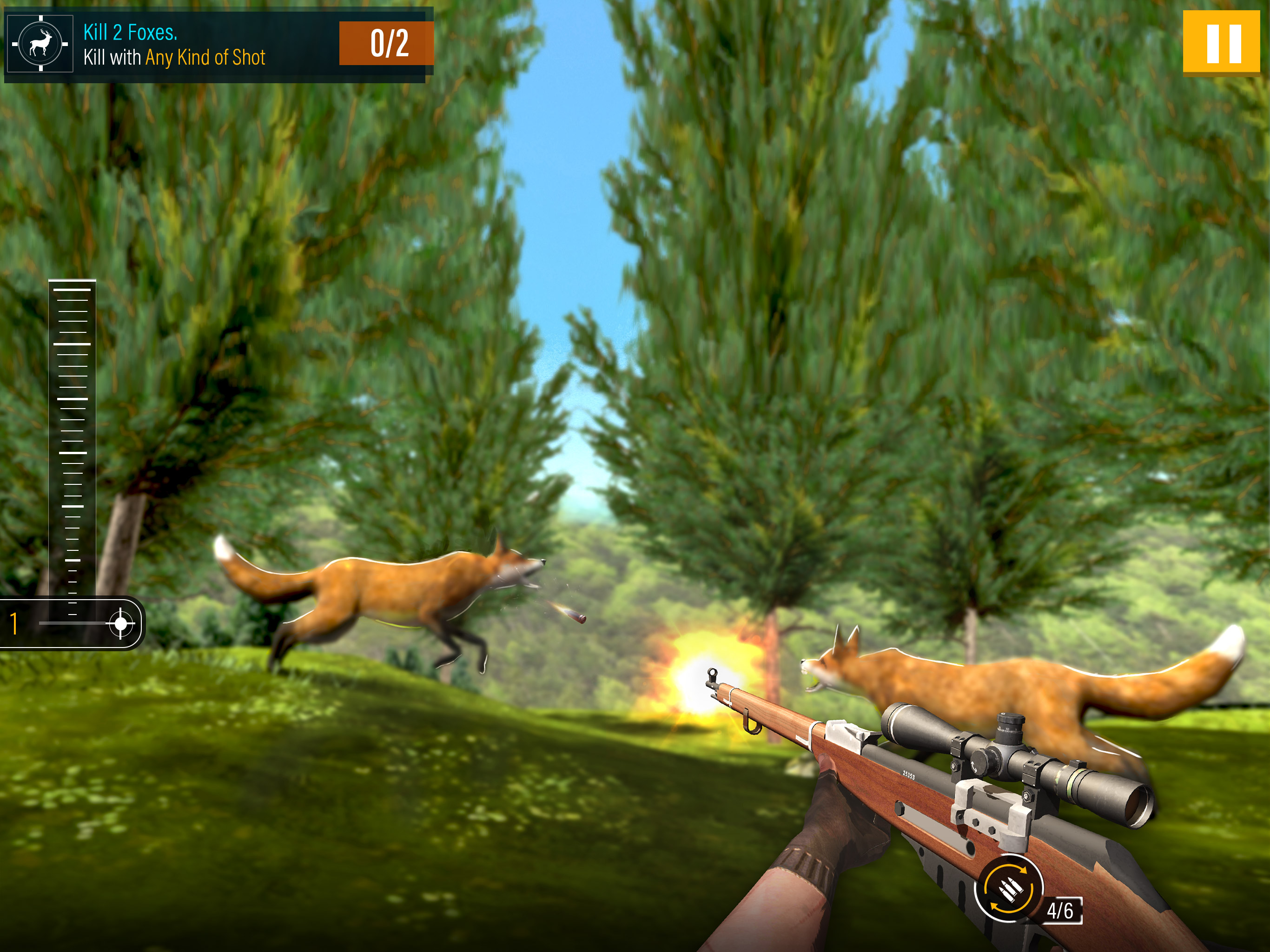
Task: Tap the reload ammo bullets icon
Action: click(x=1009, y=889)
